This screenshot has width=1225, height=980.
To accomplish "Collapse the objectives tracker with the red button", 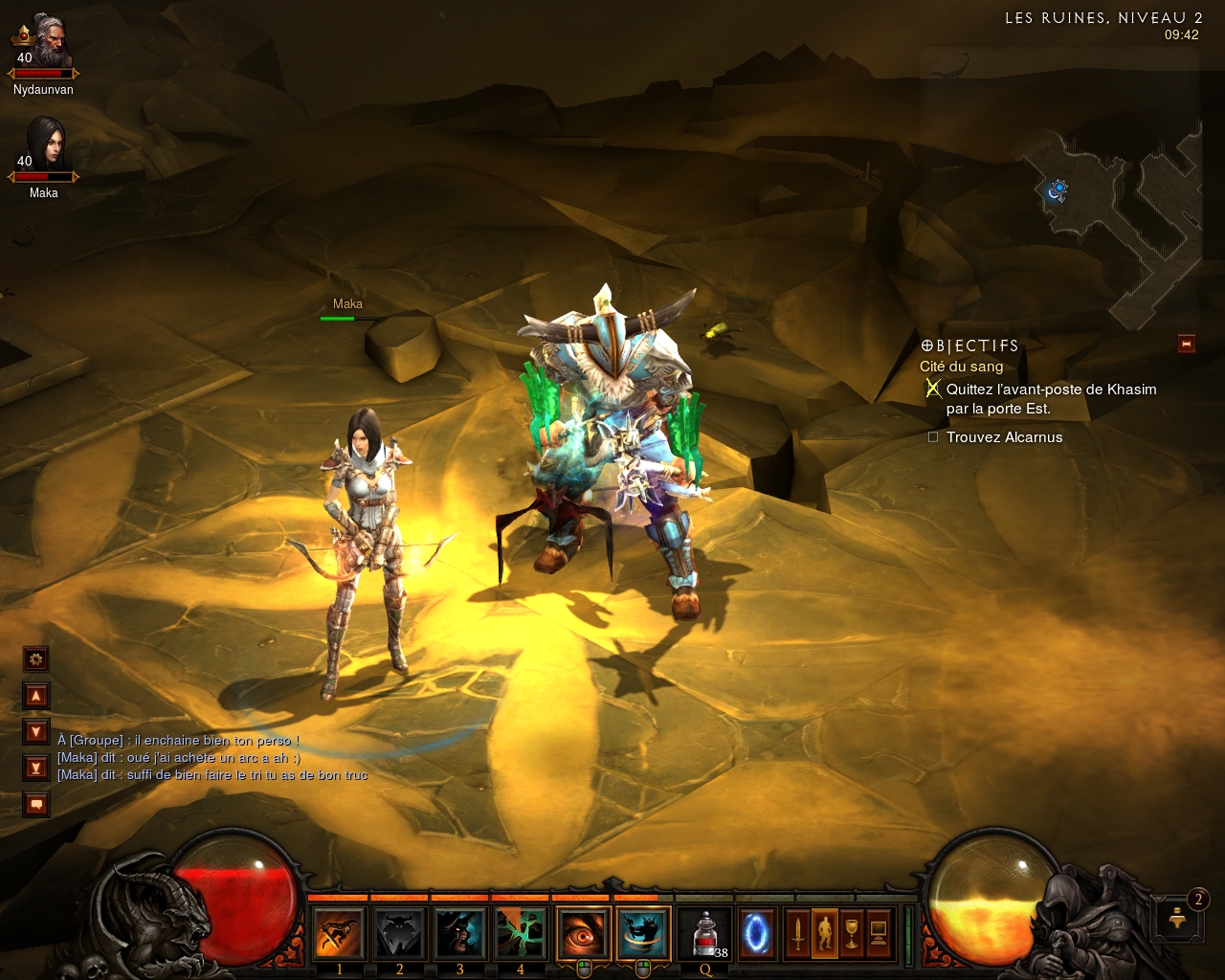I will click(1187, 344).
